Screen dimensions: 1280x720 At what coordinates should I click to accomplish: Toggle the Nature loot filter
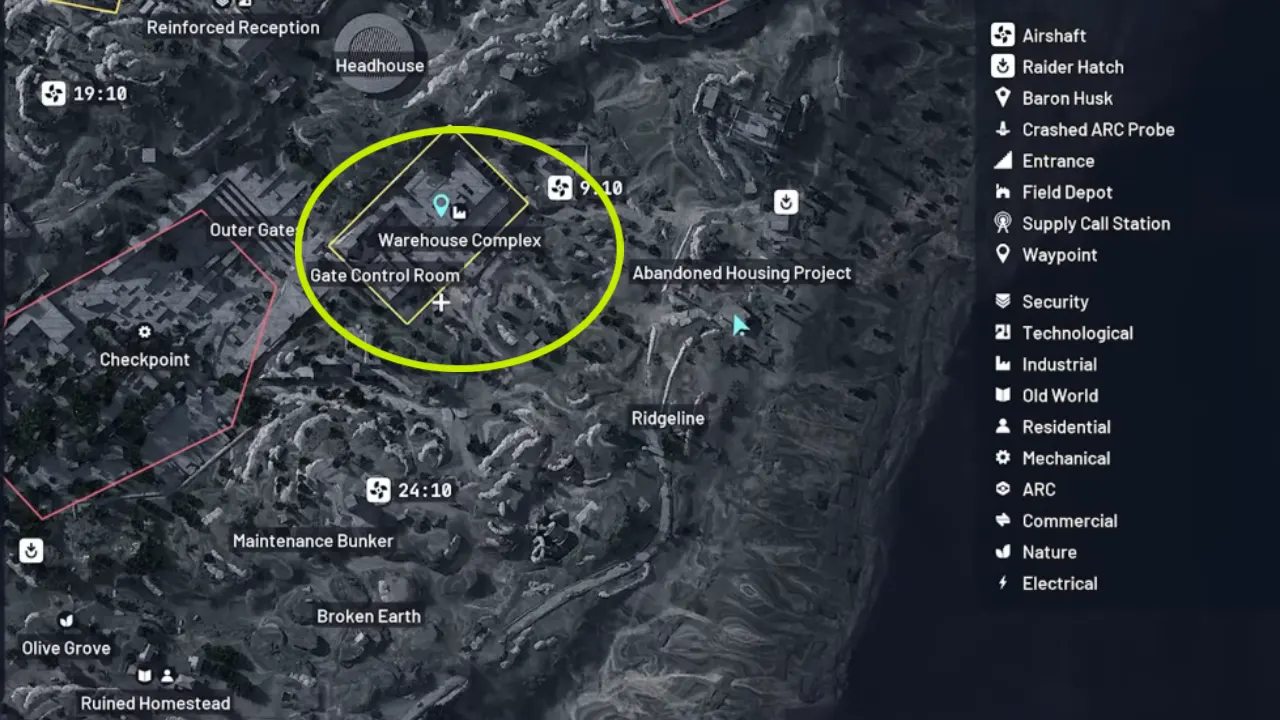click(x=1003, y=552)
